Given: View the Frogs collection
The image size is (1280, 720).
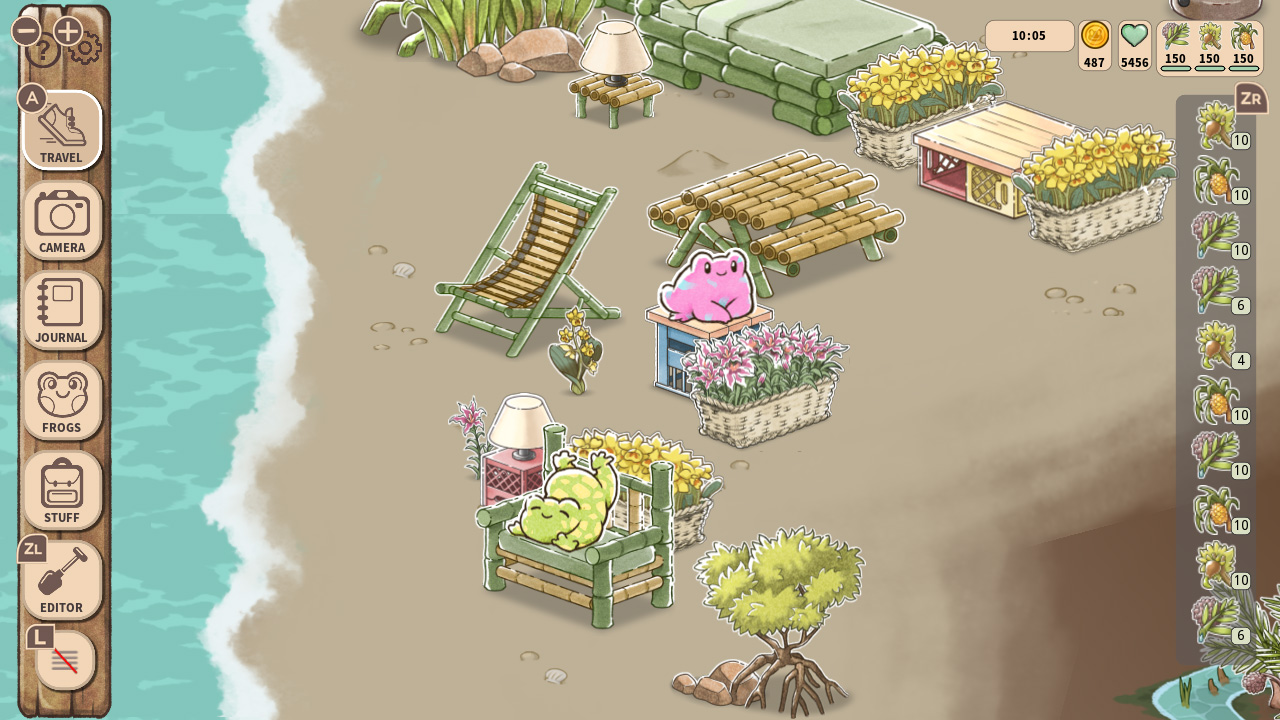Looking at the screenshot, I should [x=62, y=400].
